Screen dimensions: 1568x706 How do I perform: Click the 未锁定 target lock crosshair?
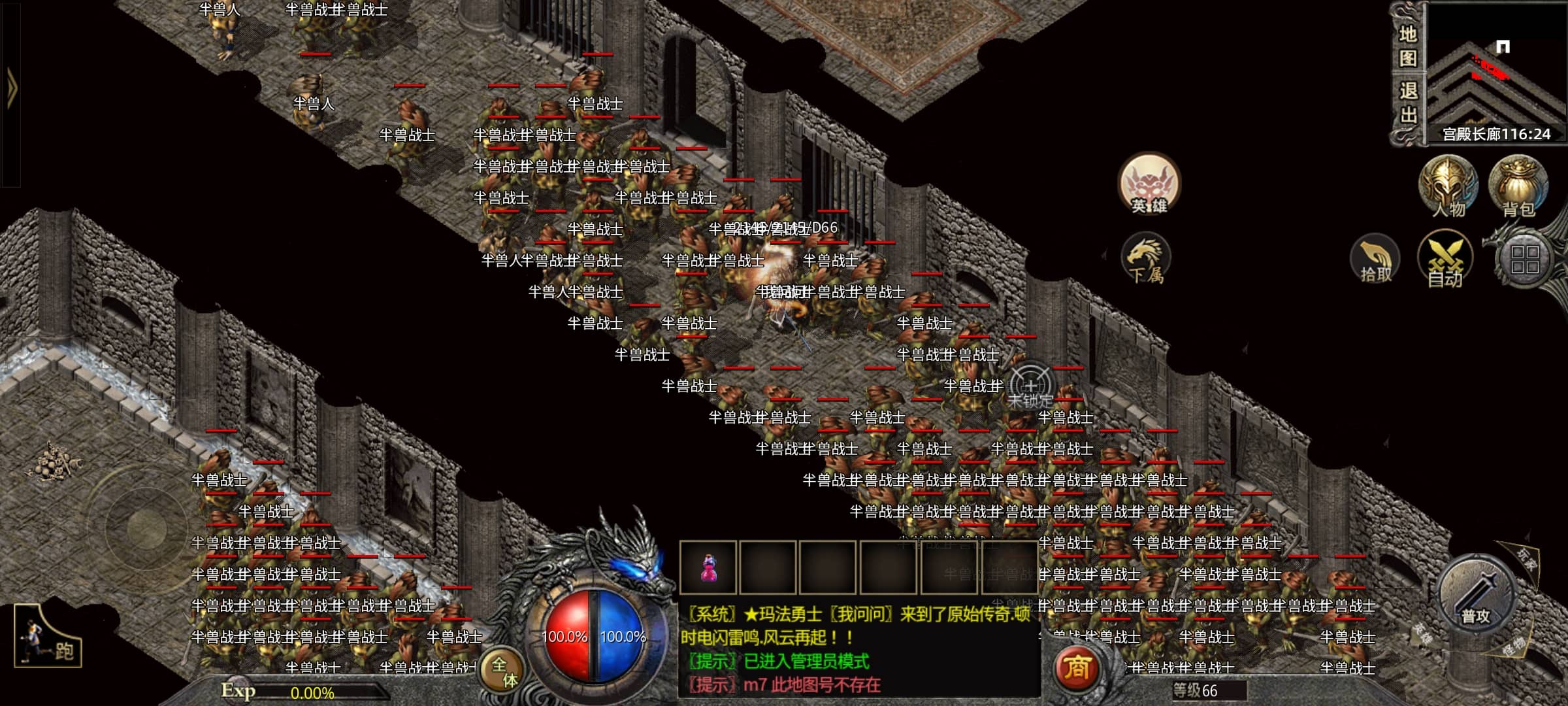[1030, 387]
